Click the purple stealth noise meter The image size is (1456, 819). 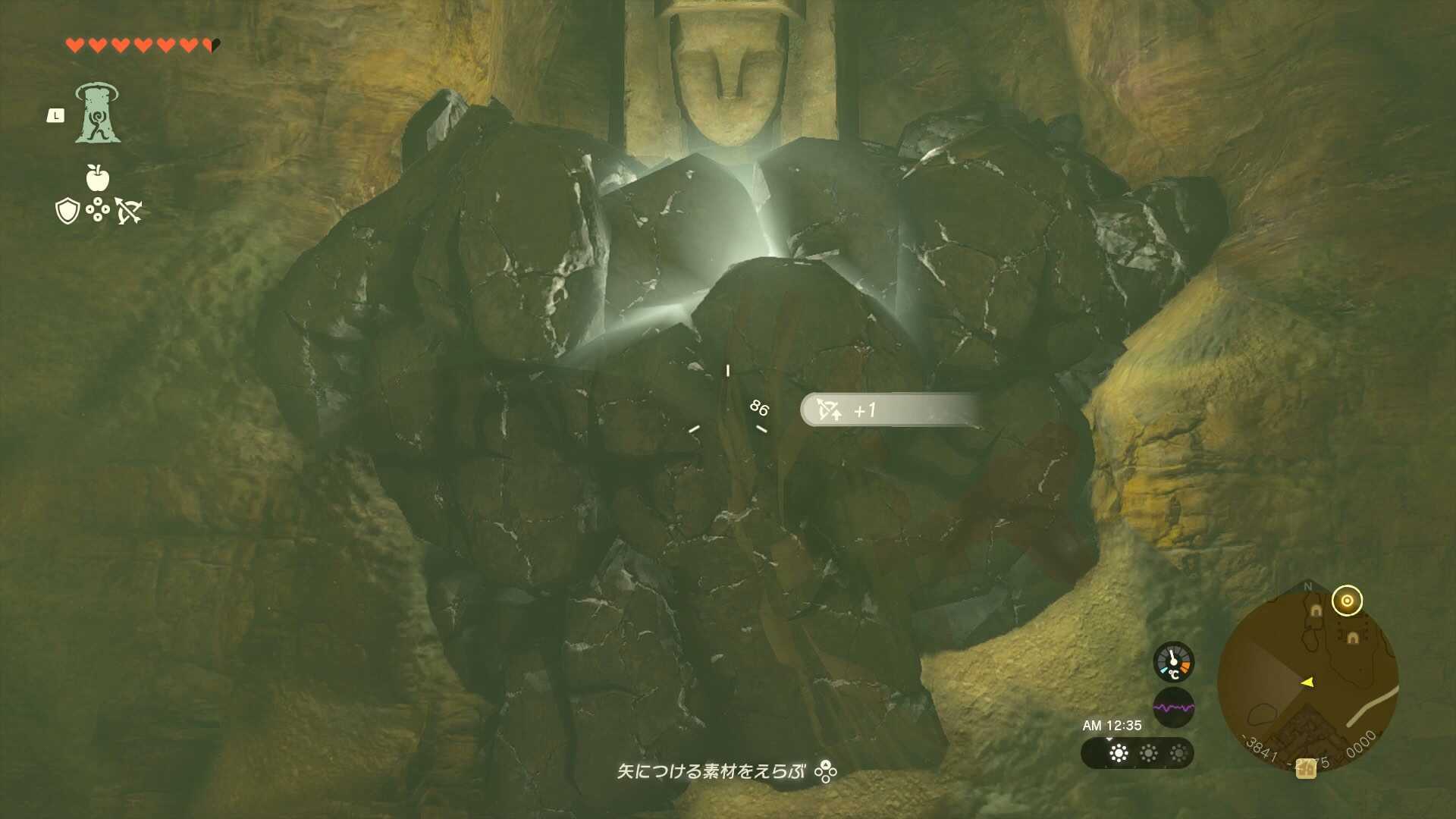(1174, 707)
